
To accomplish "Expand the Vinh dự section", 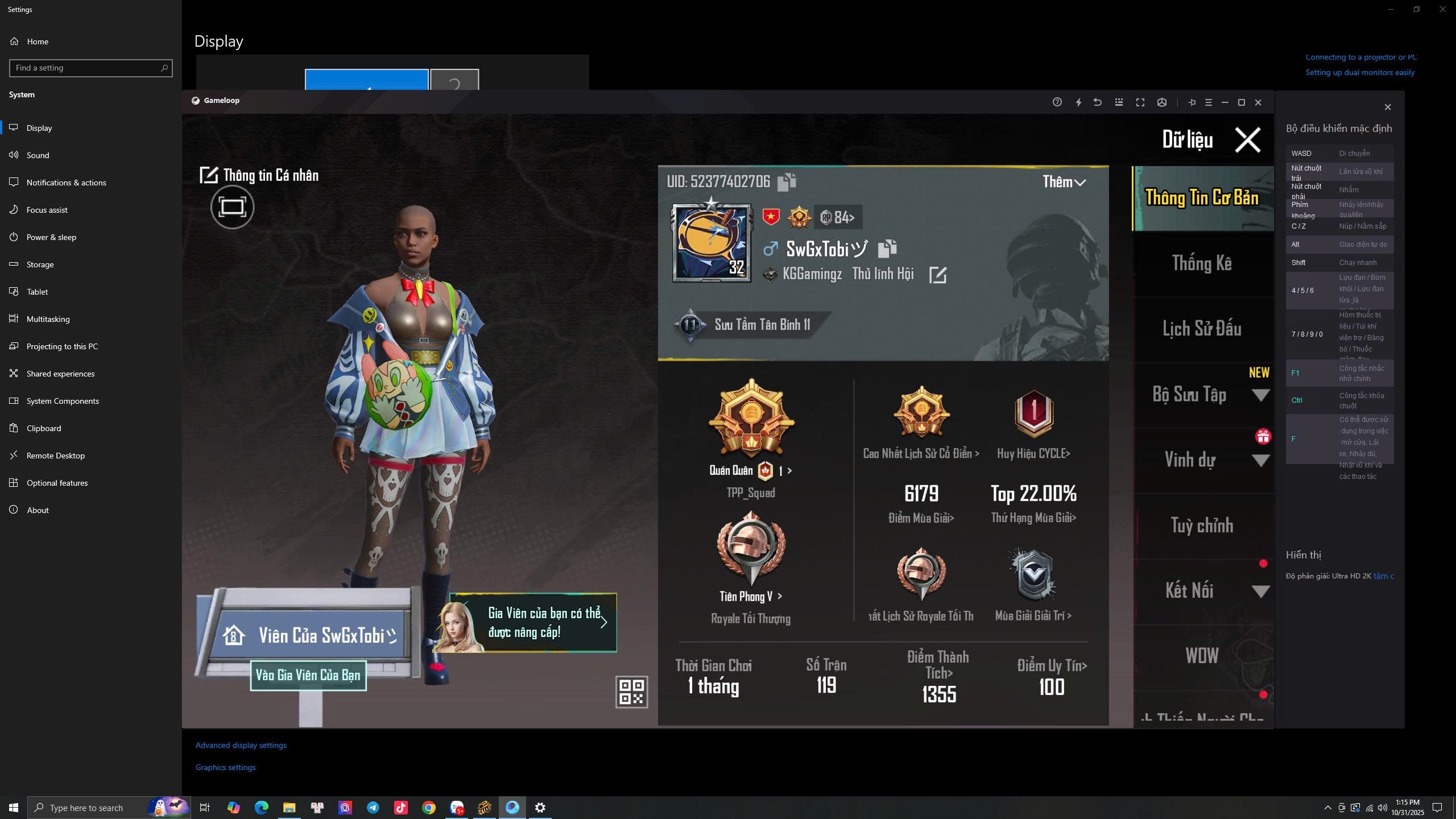I will [x=1260, y=461].
